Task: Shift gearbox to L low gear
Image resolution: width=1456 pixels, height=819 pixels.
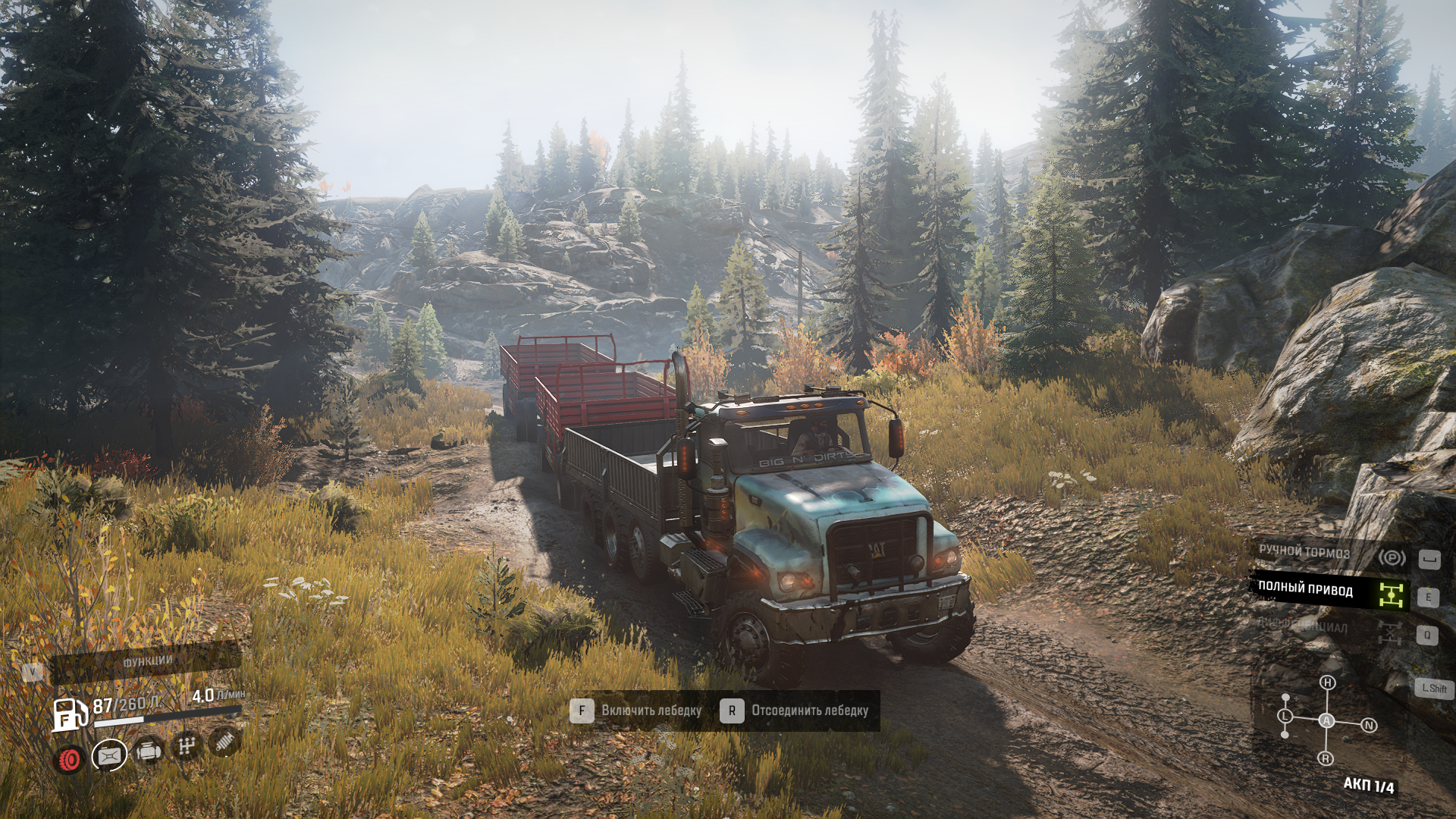Action: click(1285, 716)
